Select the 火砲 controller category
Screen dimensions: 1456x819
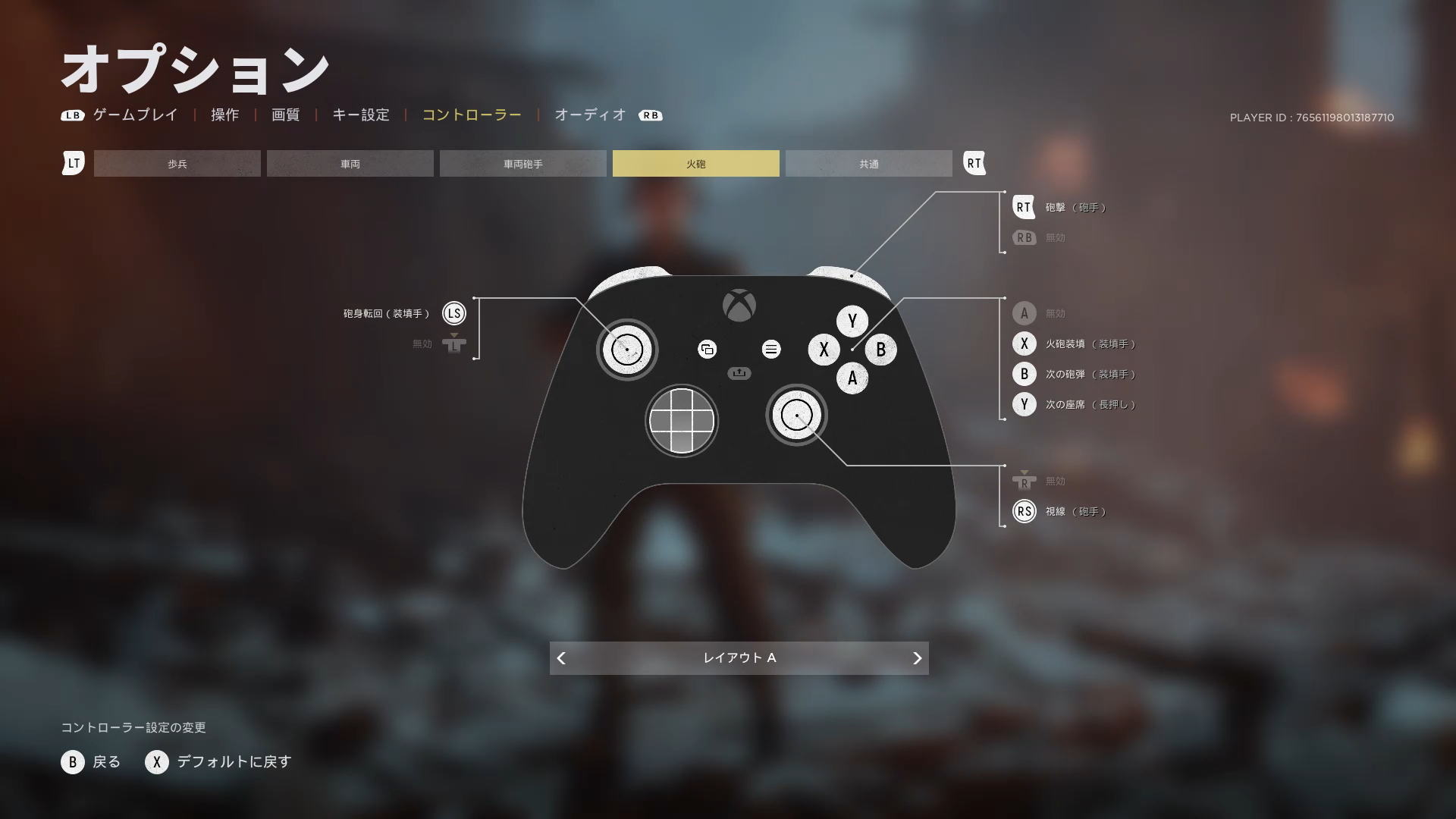coord(696,164)
